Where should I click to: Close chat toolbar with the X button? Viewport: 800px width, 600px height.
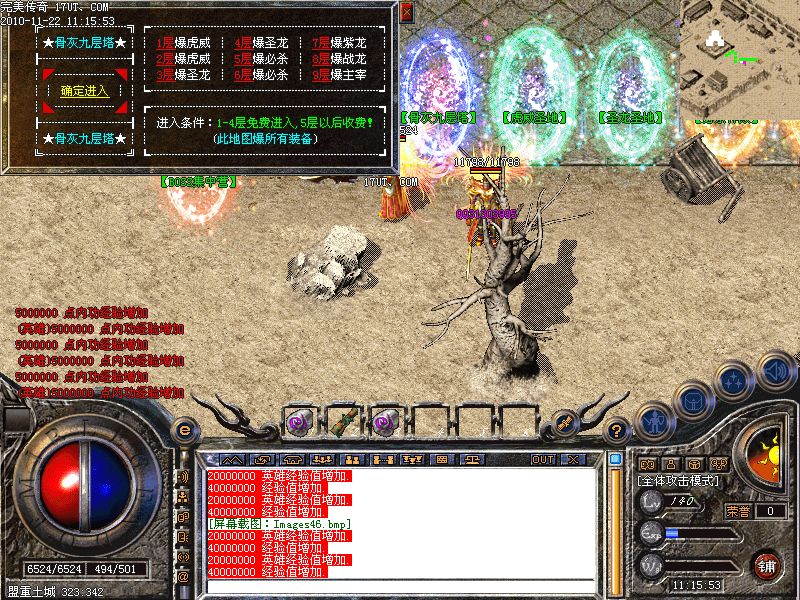[572, 459]
